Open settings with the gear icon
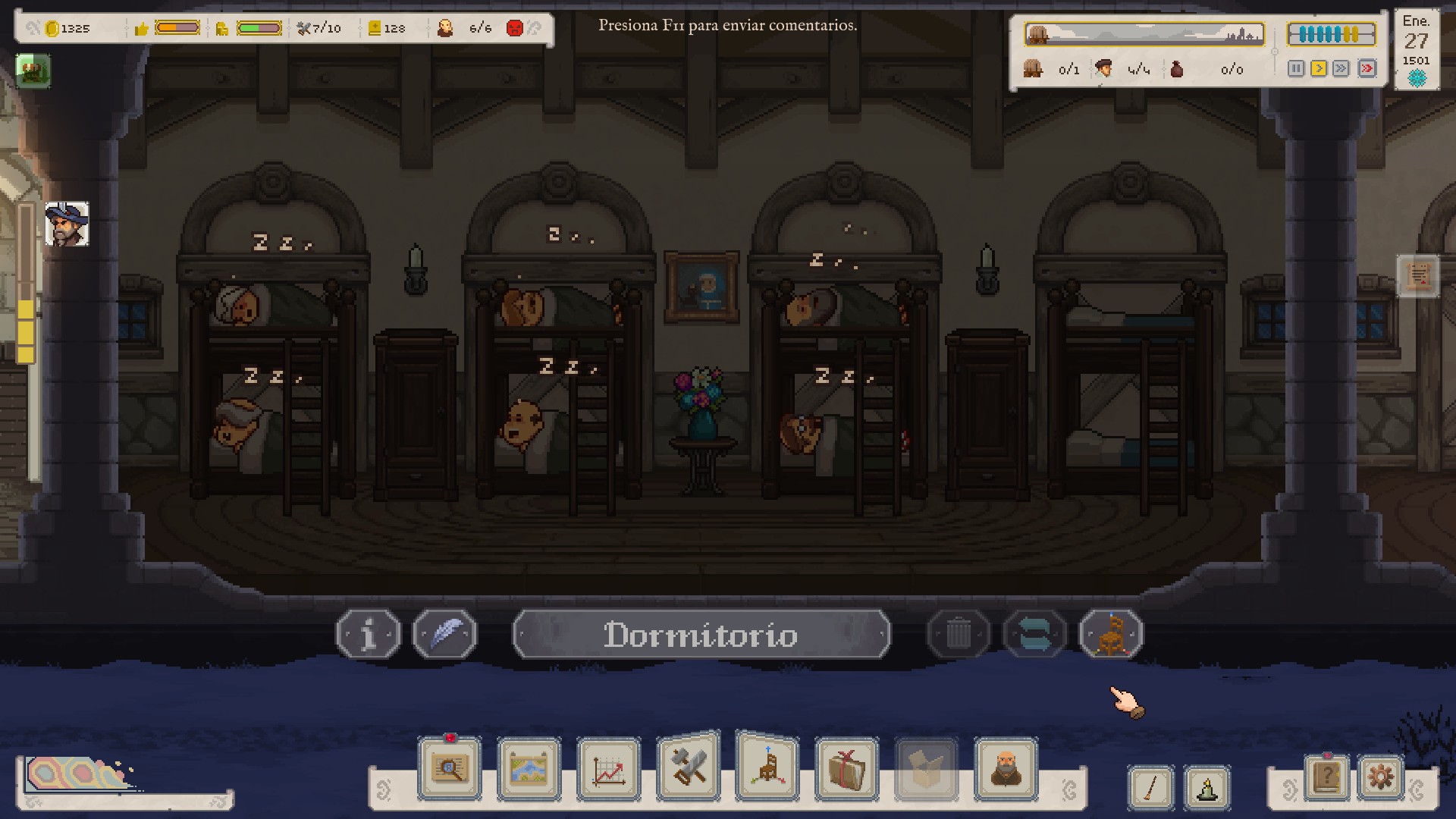Image resolution: width=1456 pixels, height=819 pixels. point(1380,777)
